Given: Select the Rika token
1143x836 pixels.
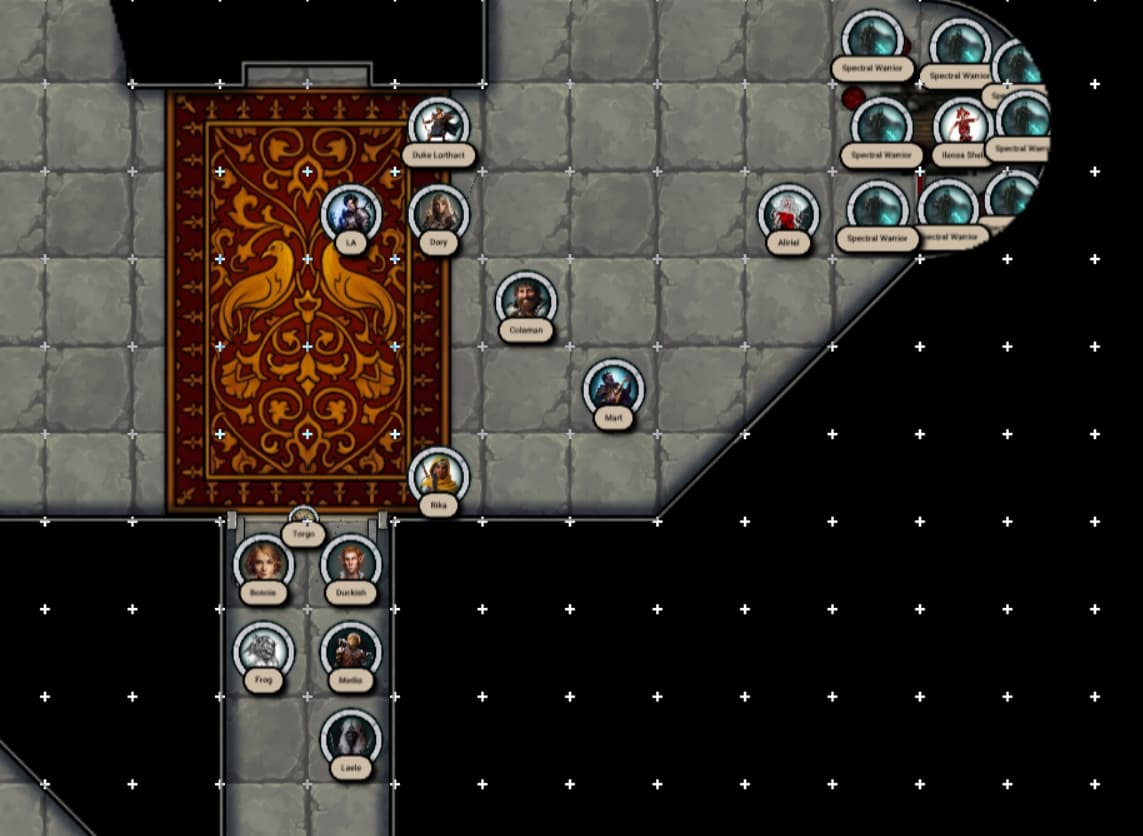Looking at the screenshot, I should click(439, 477).
